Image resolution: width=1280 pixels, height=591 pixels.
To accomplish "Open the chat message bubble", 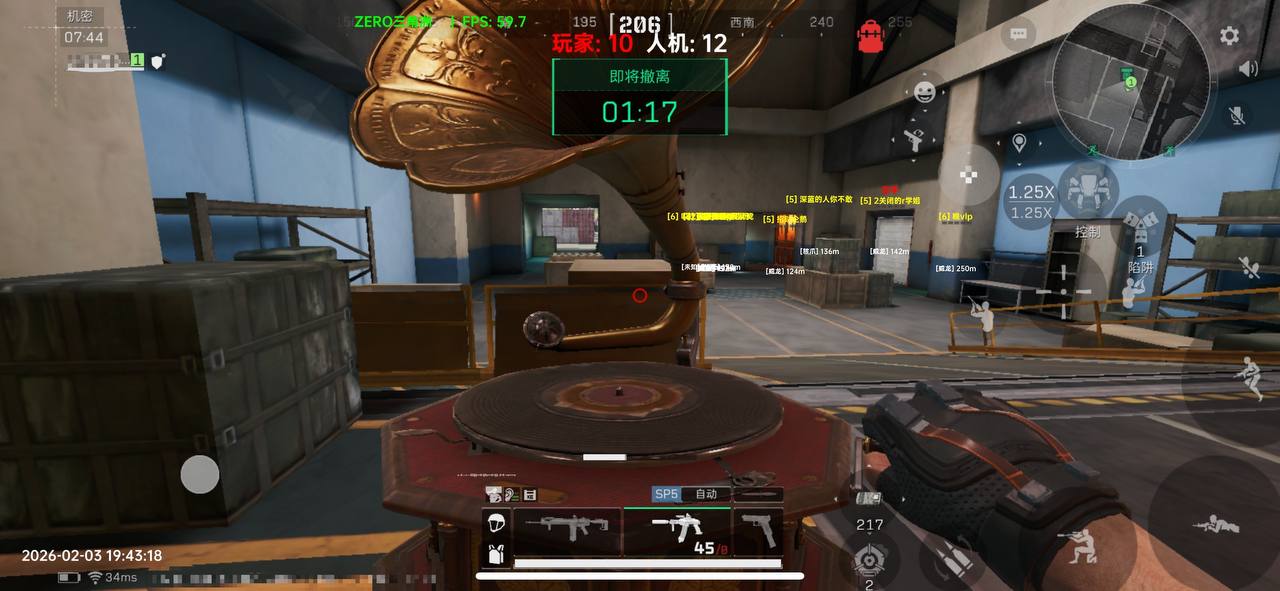I will tap(1018, 34).
